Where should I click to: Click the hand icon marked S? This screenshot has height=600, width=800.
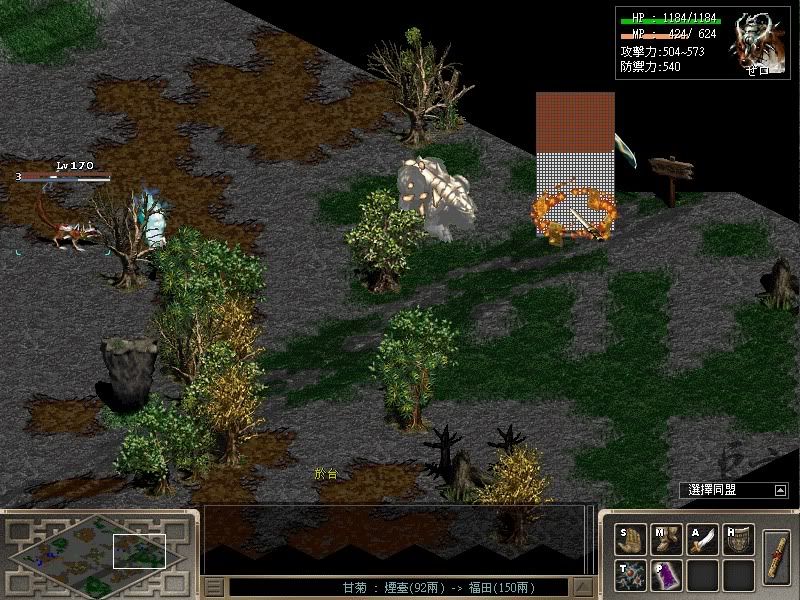click(x=628, y=541)
